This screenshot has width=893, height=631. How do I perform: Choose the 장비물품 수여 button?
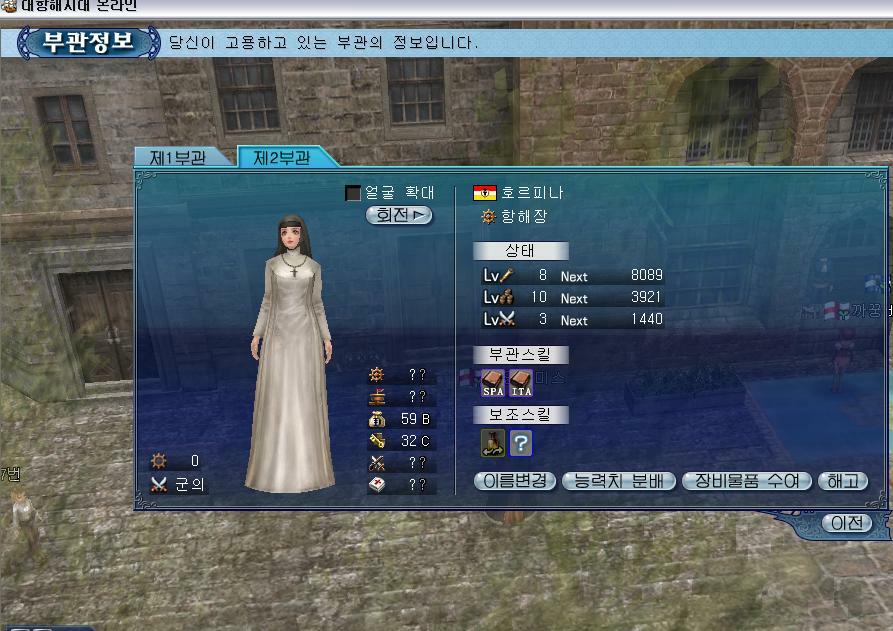[746, 481]
